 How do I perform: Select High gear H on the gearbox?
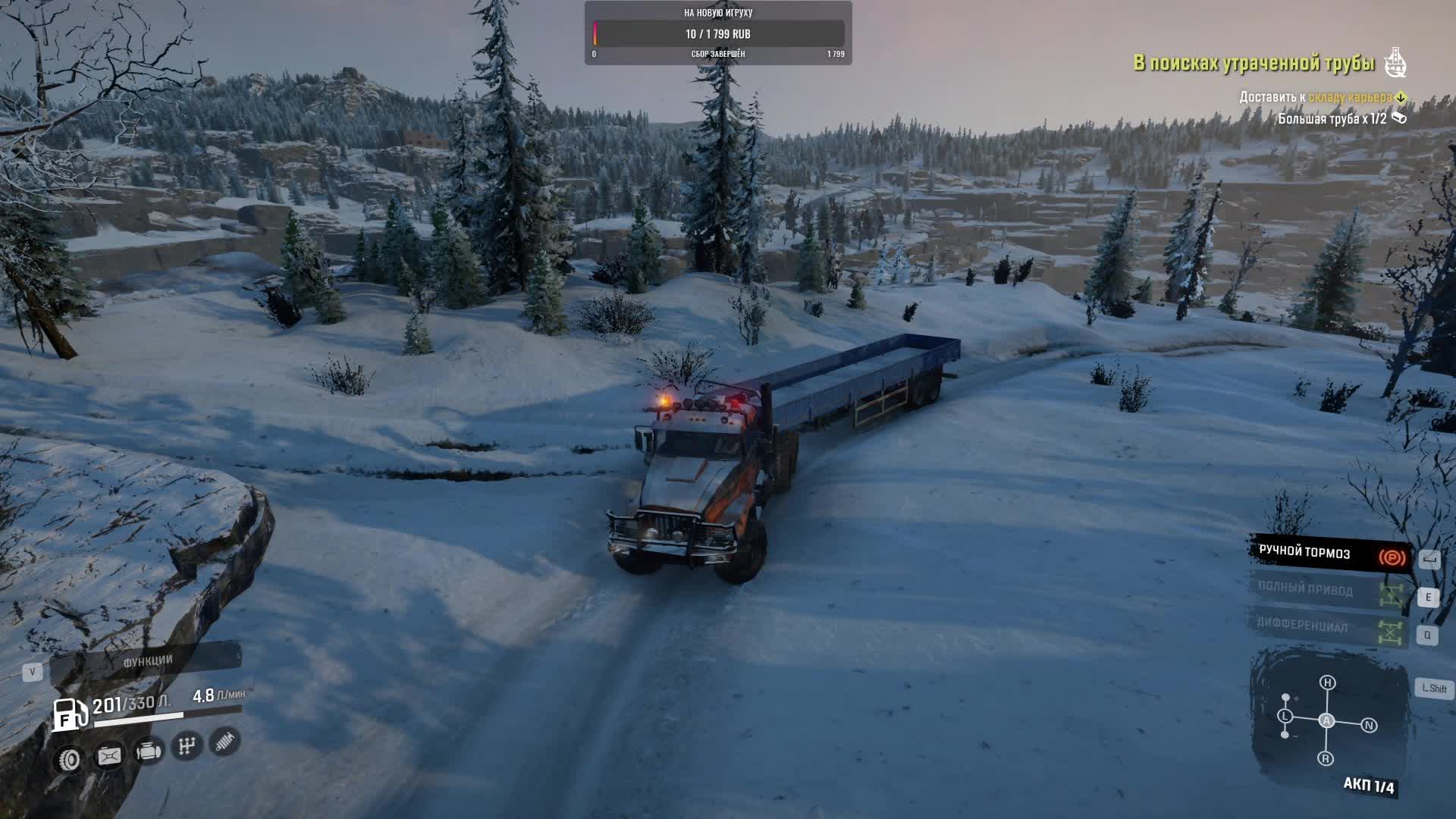click(1327, 682)
